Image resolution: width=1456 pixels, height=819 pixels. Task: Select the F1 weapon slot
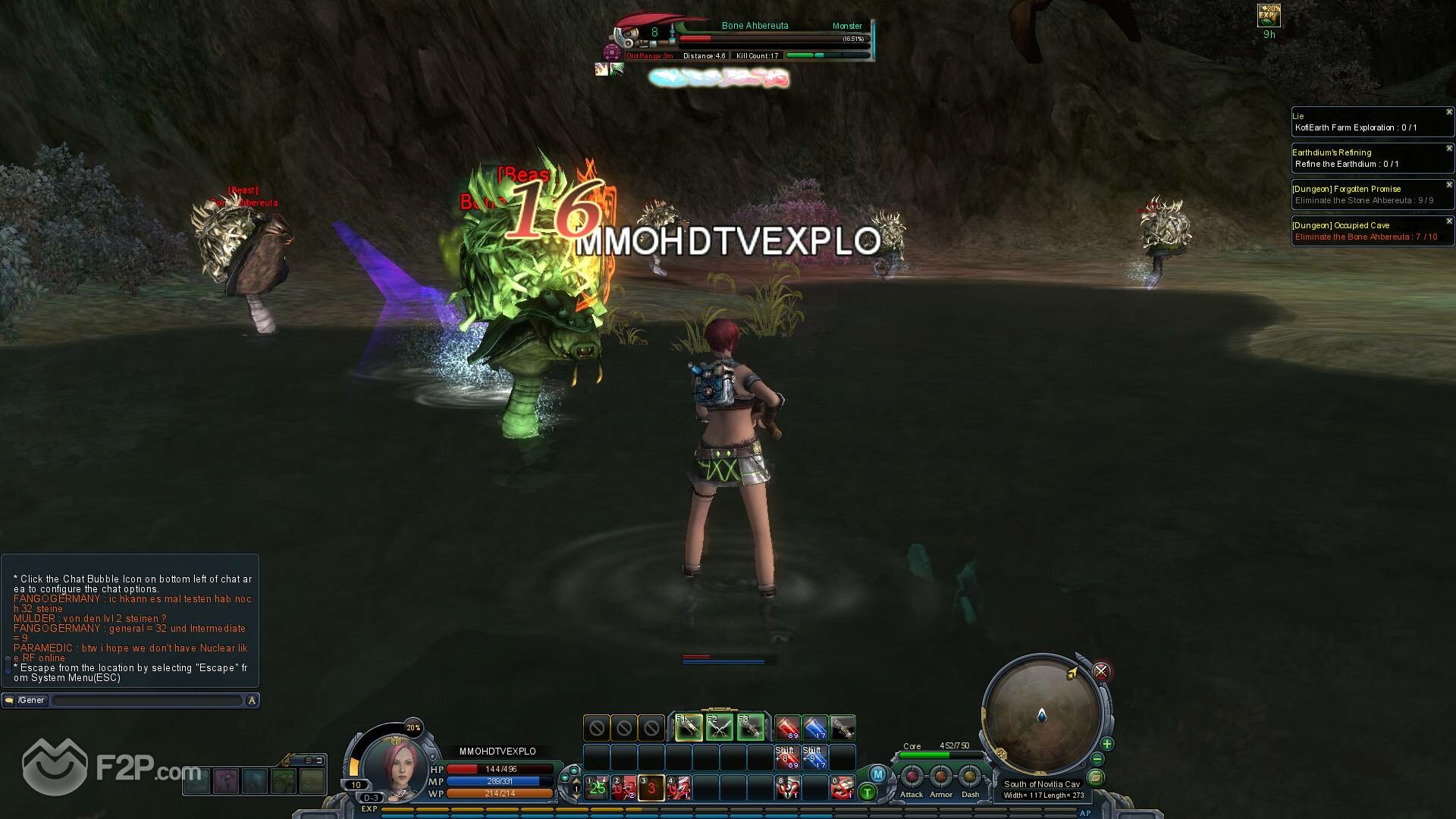point(688,728)
